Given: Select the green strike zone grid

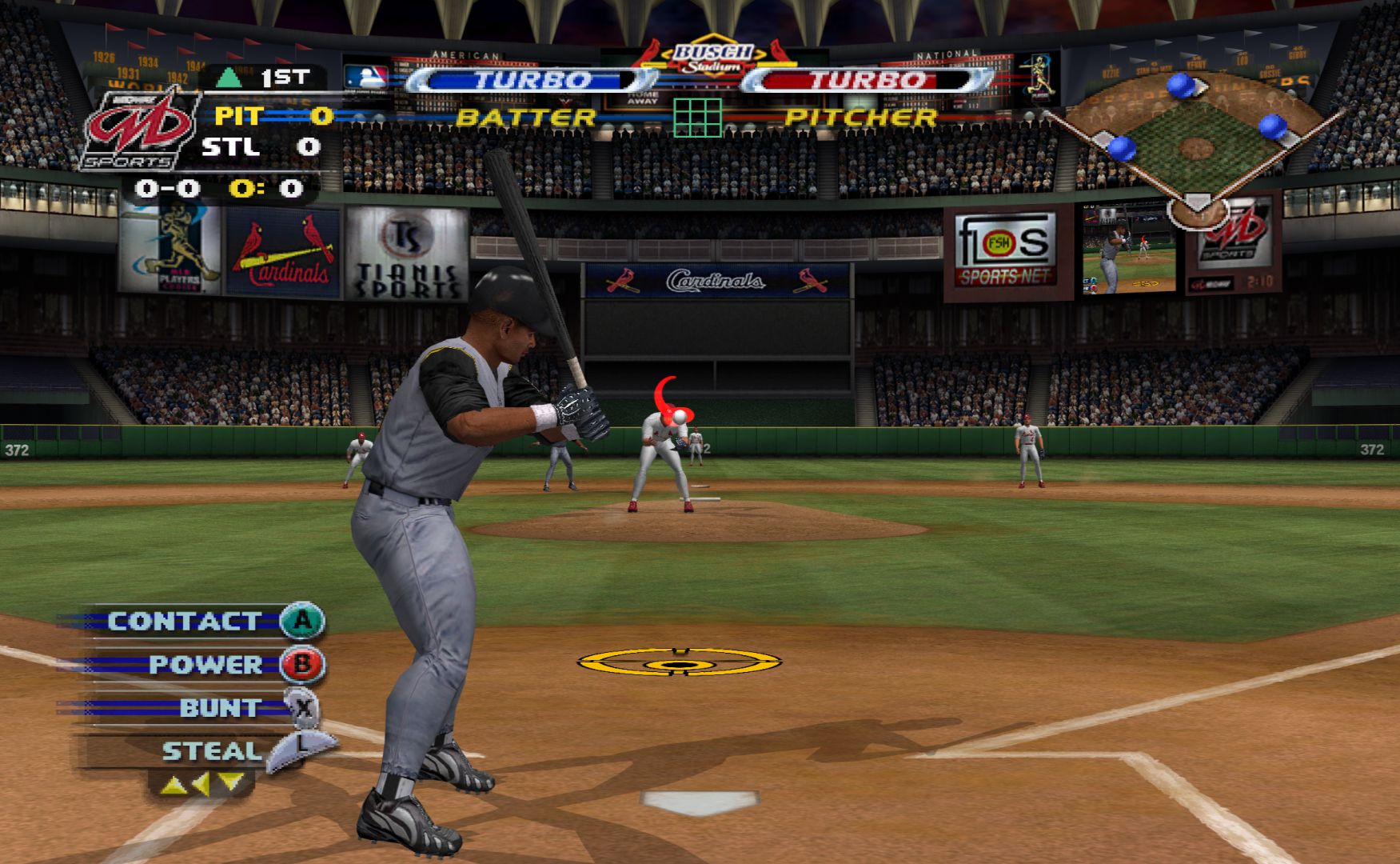Looking at the screenshot, I should [x=697, y=118].
